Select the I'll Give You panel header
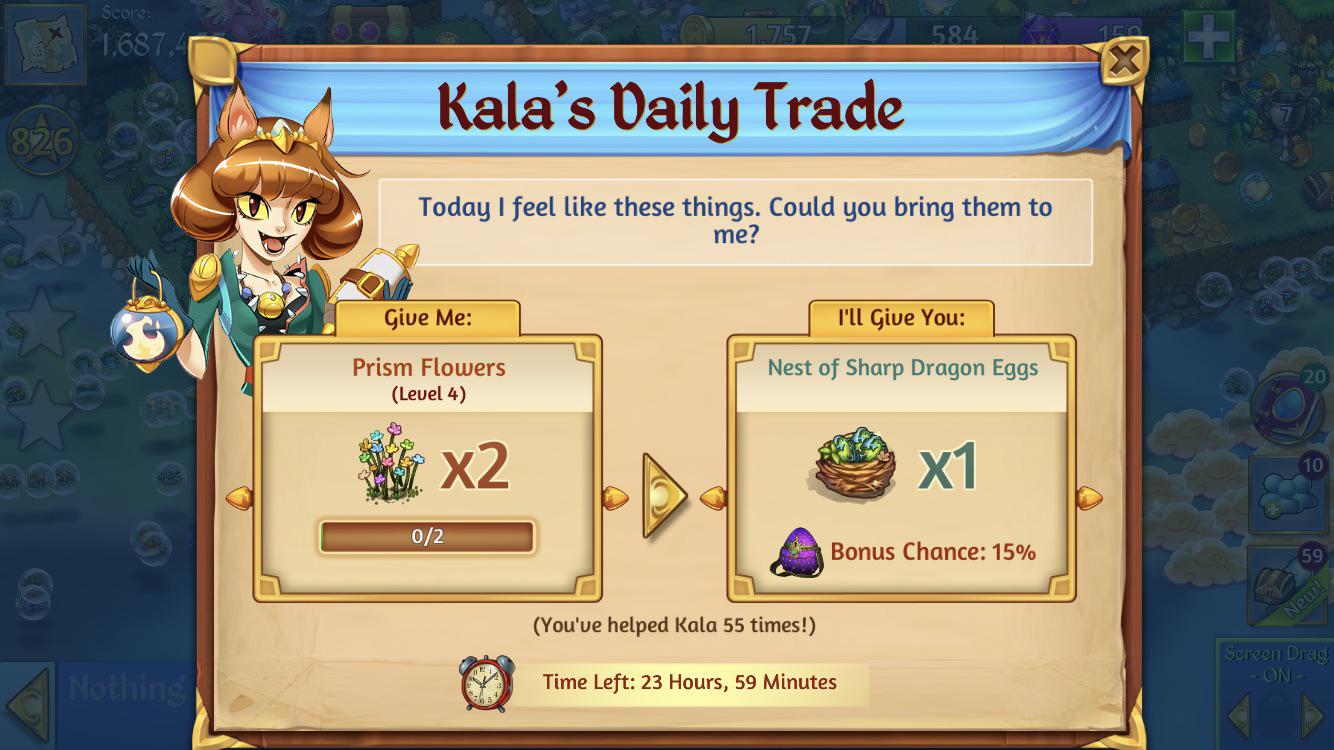 click(x=899, y=316)
